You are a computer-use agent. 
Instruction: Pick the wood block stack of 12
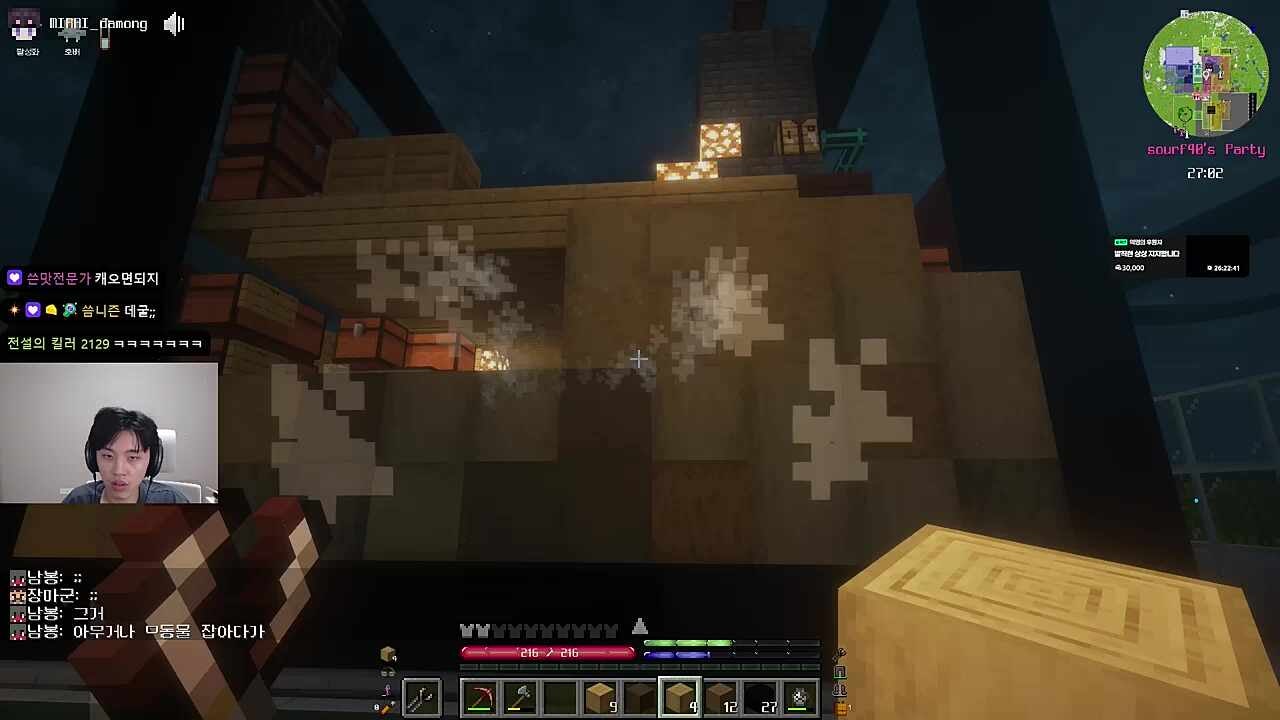click(x=720, y=697)
